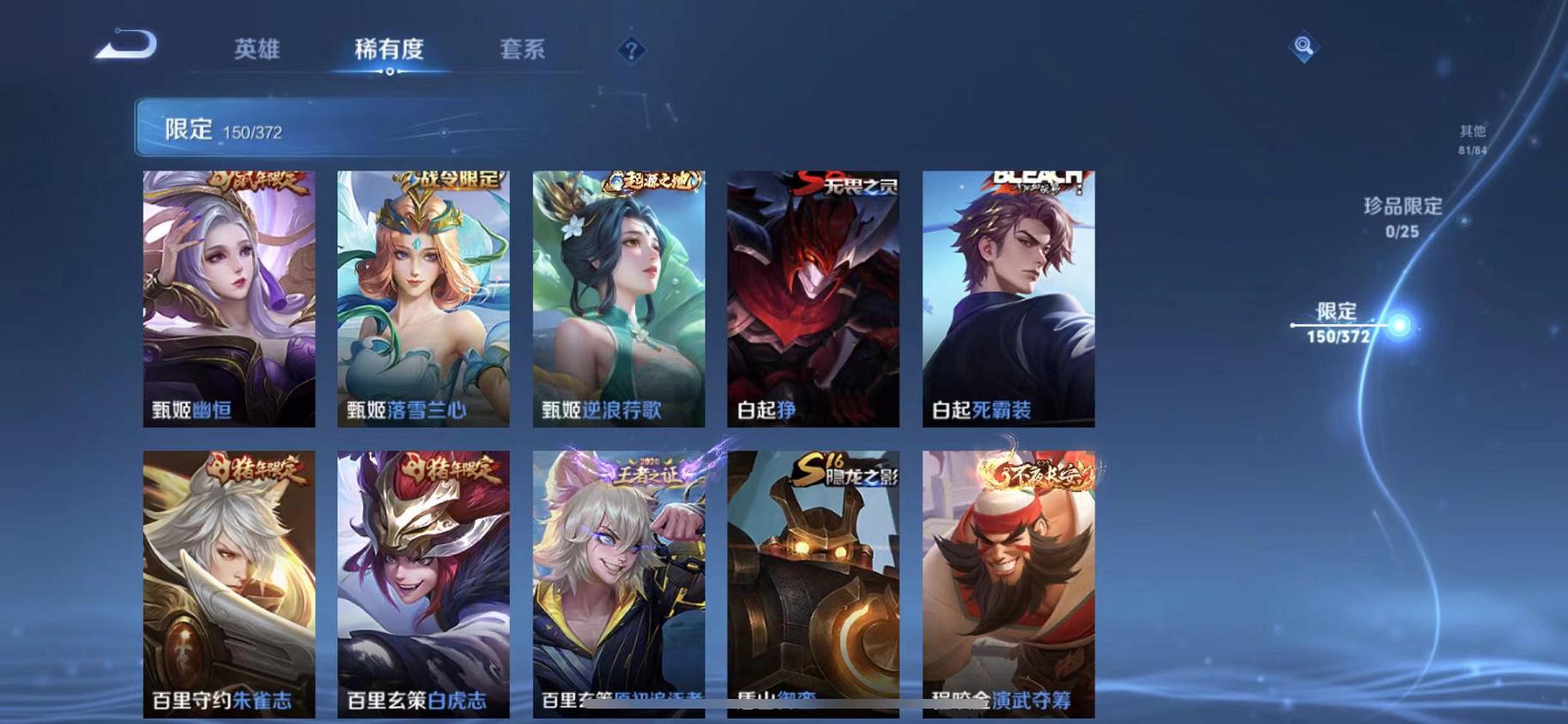1568x724 pixels.
Task: Switch to the 套系 tab
Action: click(x=524, y=50)
